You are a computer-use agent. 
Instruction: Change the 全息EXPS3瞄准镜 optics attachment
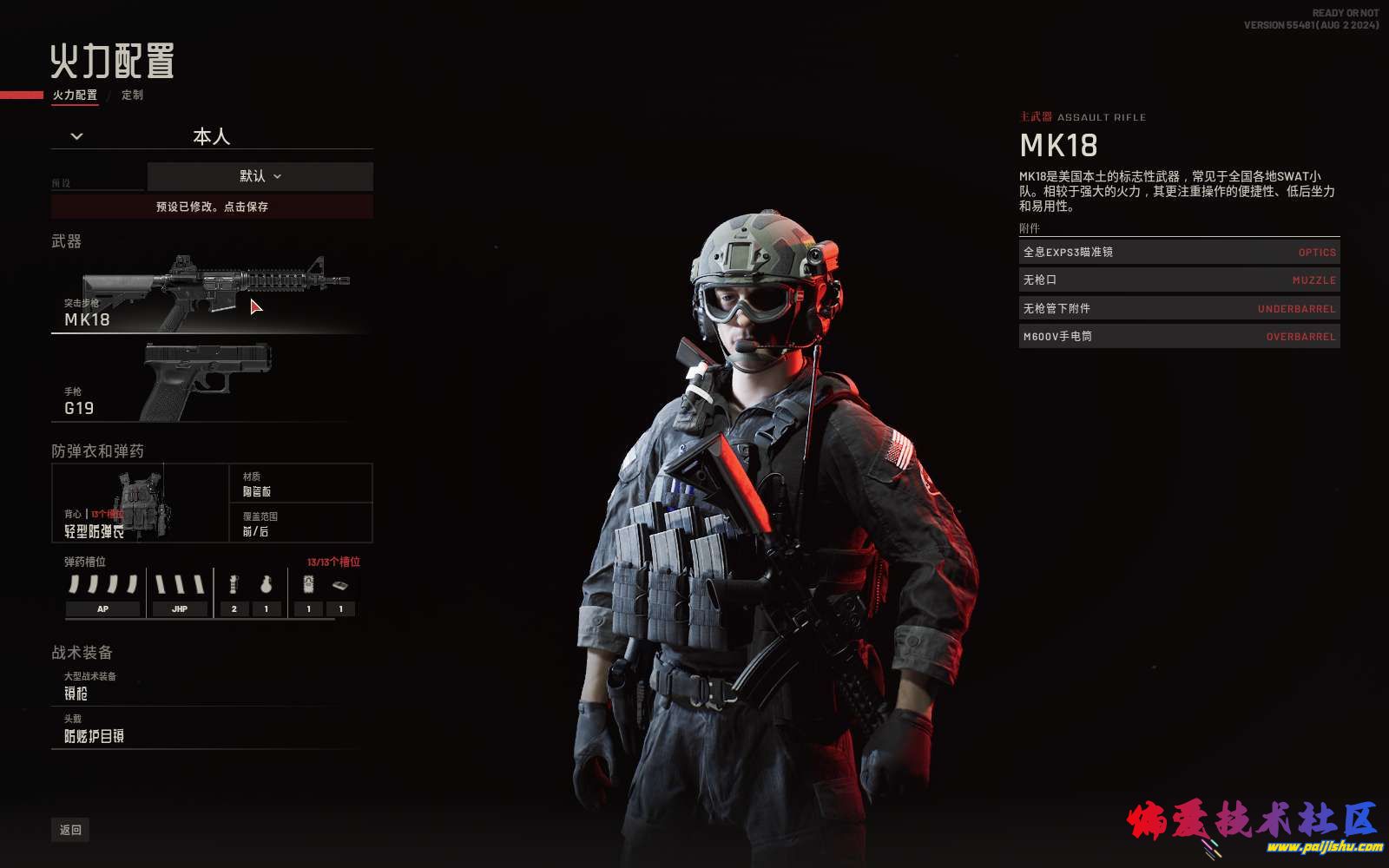coord(1179,252)
